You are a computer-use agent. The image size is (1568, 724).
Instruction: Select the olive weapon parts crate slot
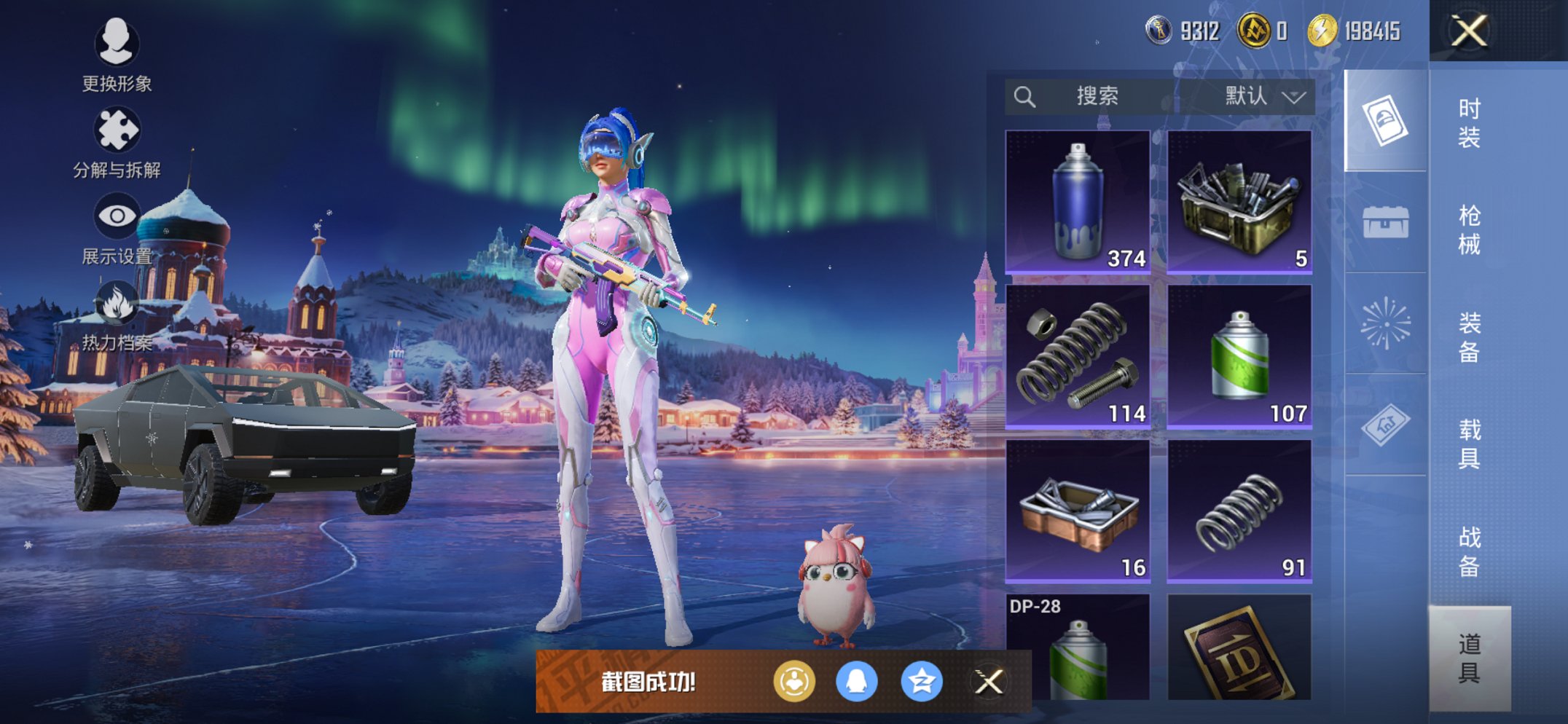pos(1239,202)
